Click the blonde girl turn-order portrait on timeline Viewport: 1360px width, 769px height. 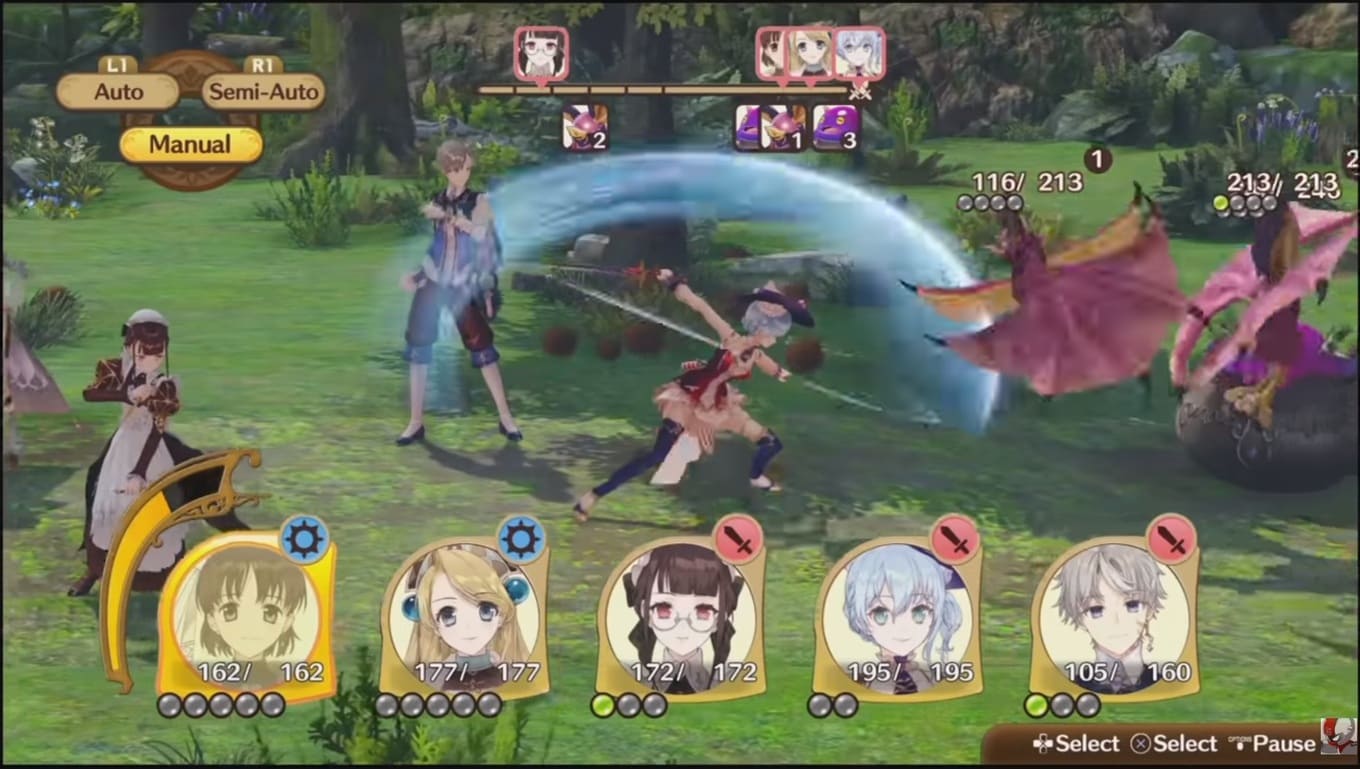click(809, 53)
